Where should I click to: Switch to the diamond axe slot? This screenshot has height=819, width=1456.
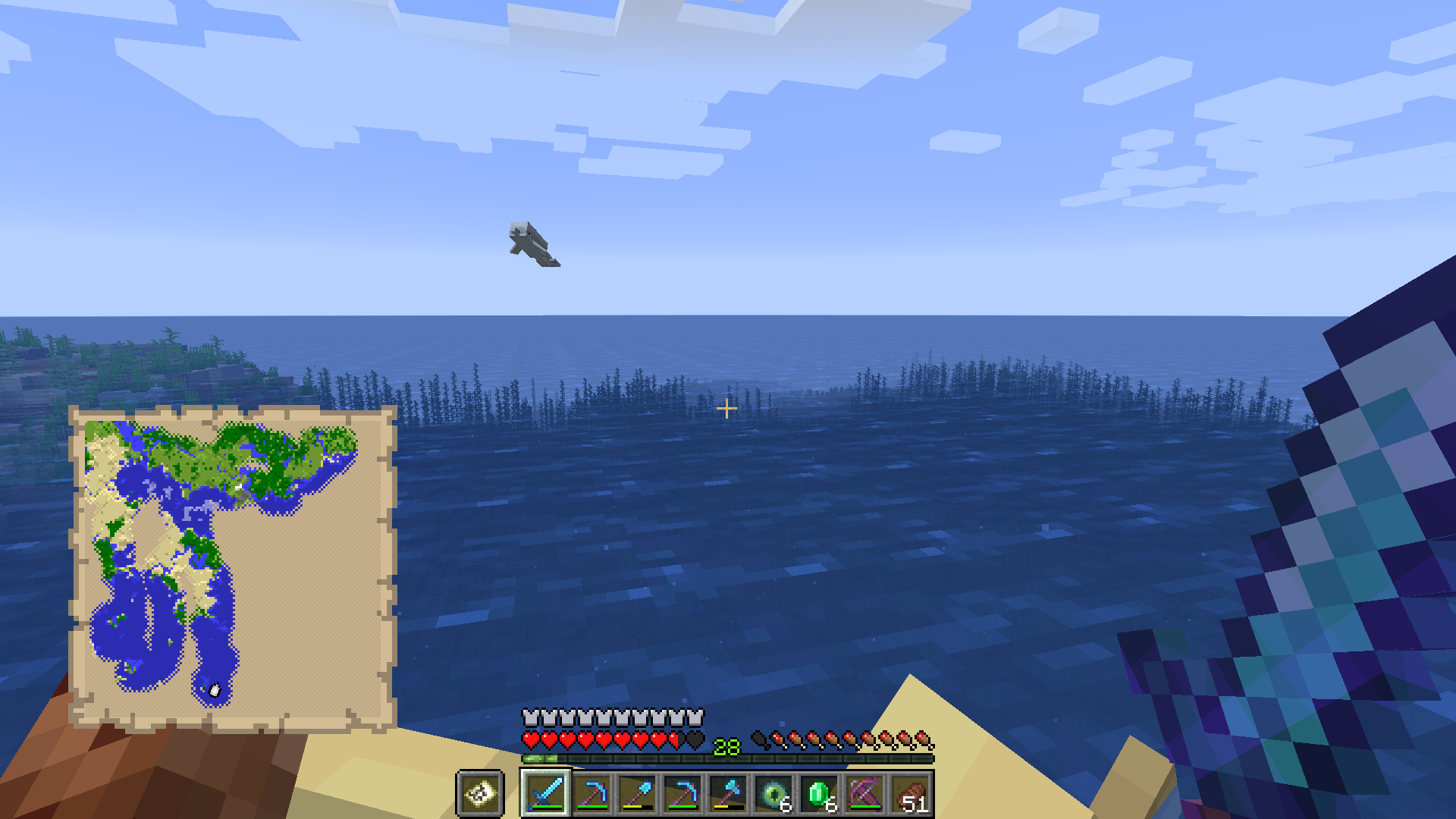pos(727,793)
